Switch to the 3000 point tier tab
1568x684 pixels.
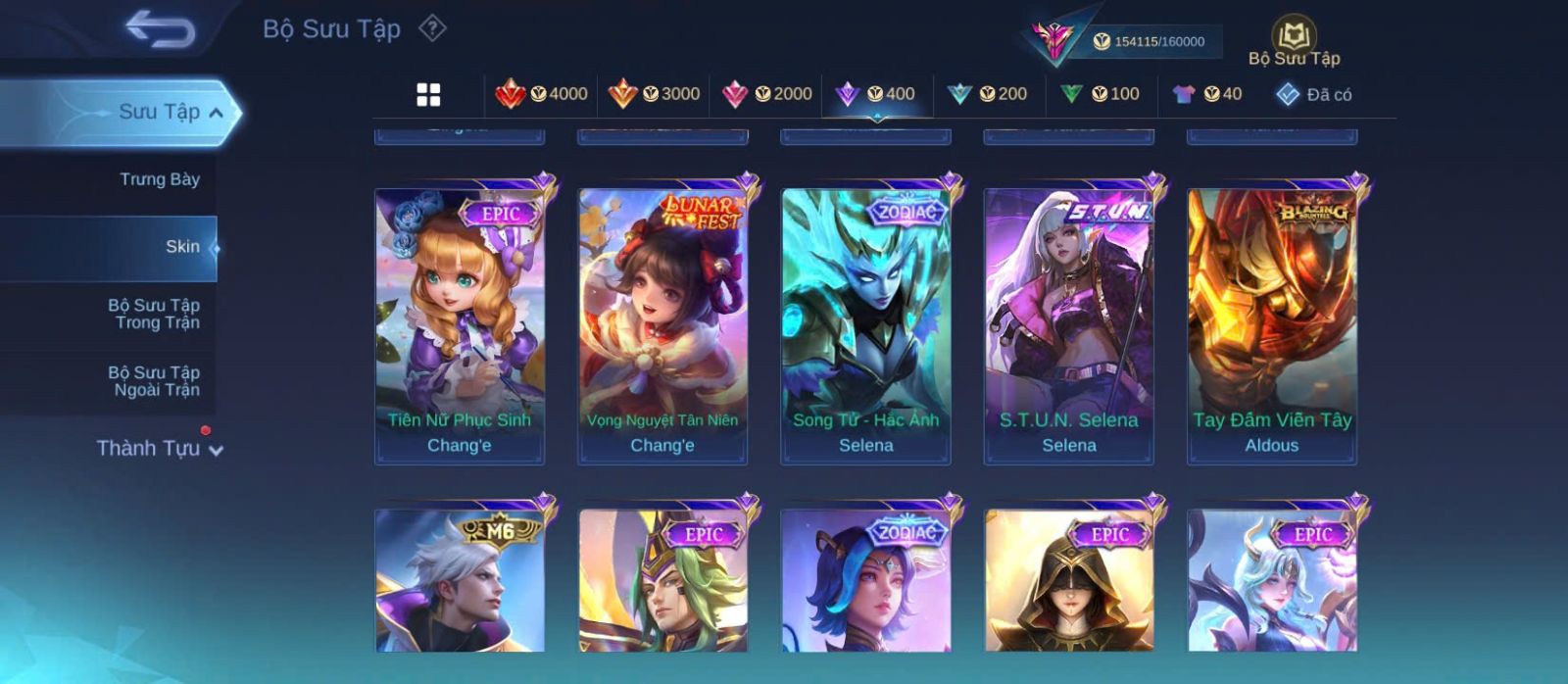[655, 94]
